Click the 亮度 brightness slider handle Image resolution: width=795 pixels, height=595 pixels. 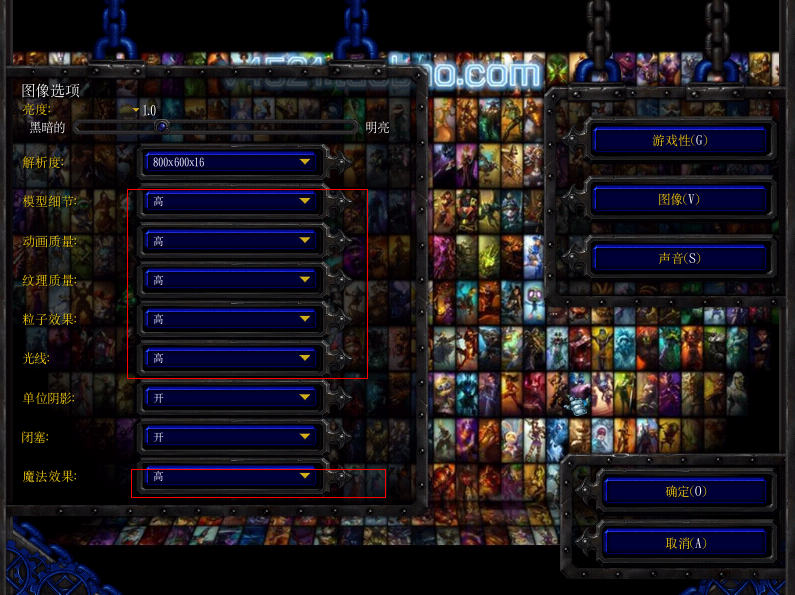coord(161,127)
